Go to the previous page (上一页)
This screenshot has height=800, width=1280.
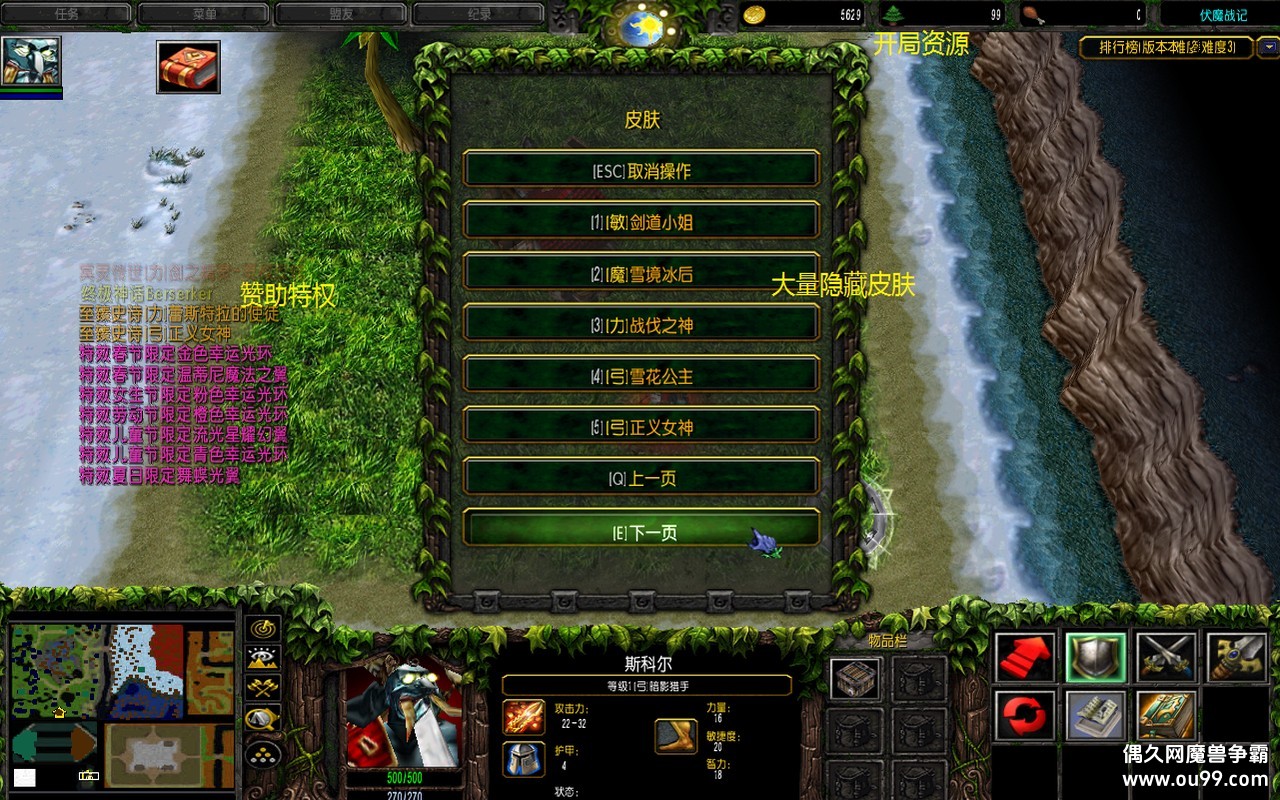coord(641,478)
